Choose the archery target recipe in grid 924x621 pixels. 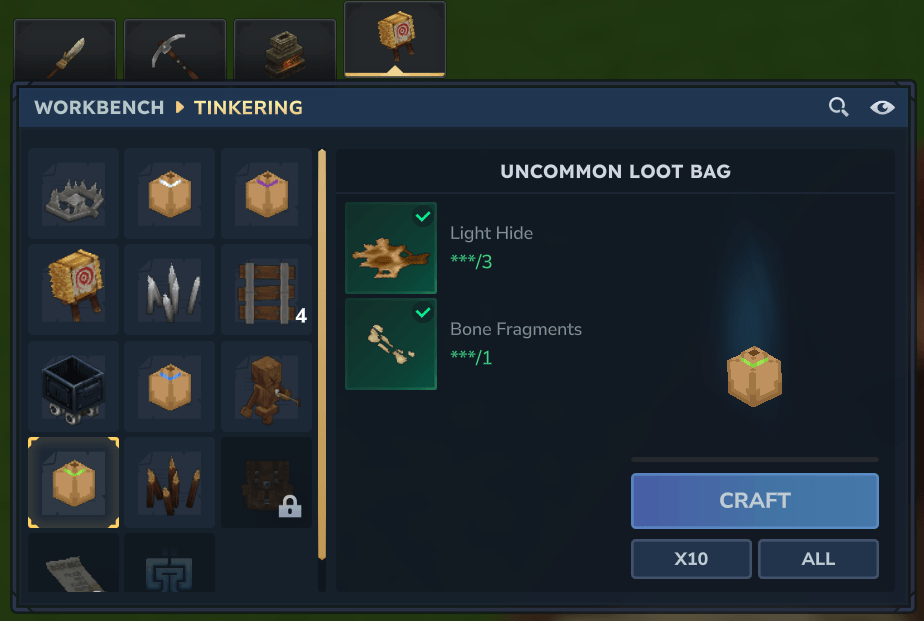point(73,289)
